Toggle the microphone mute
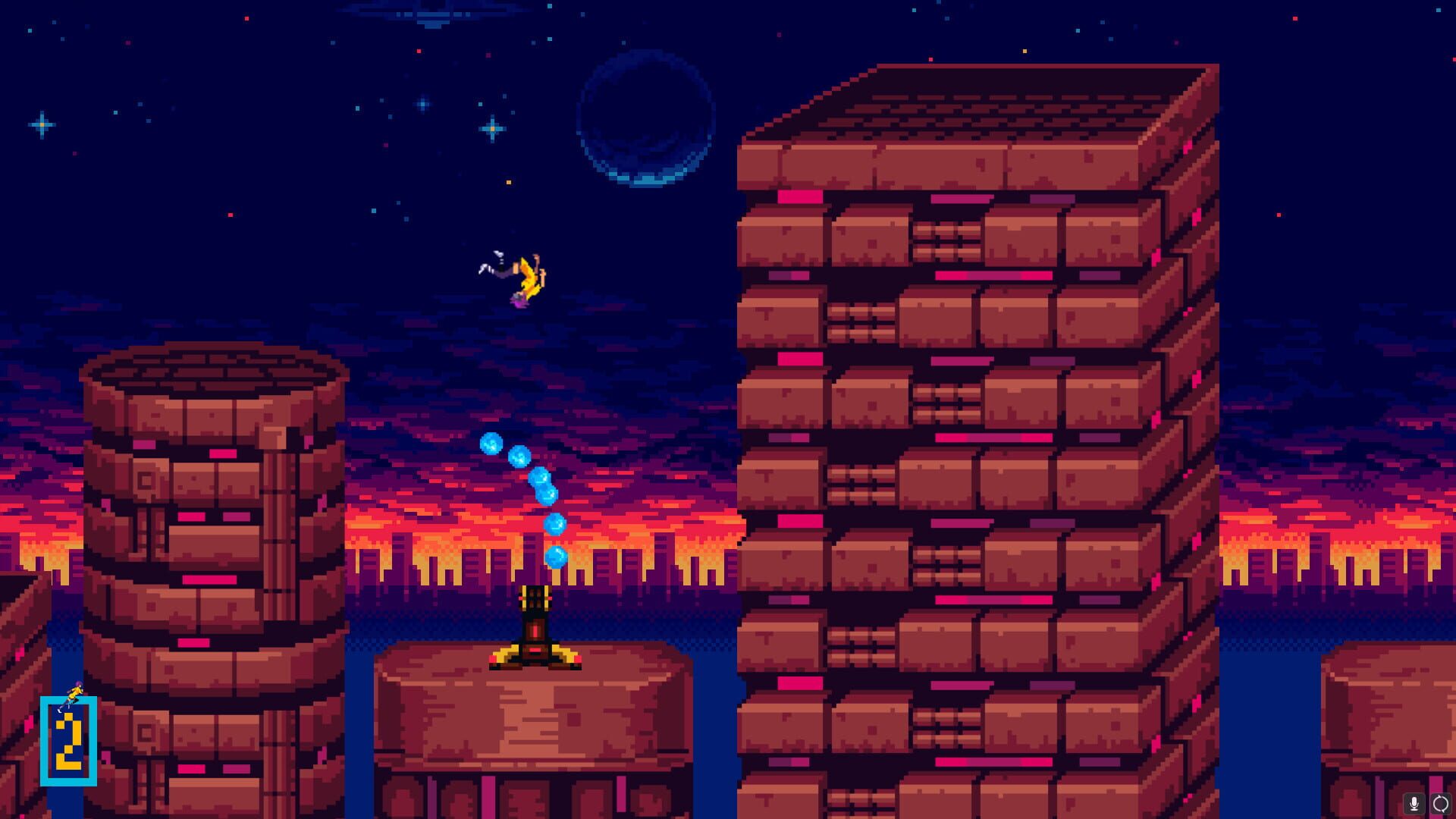Viewport: 1456px width, 819px height. pos(1414,803)
